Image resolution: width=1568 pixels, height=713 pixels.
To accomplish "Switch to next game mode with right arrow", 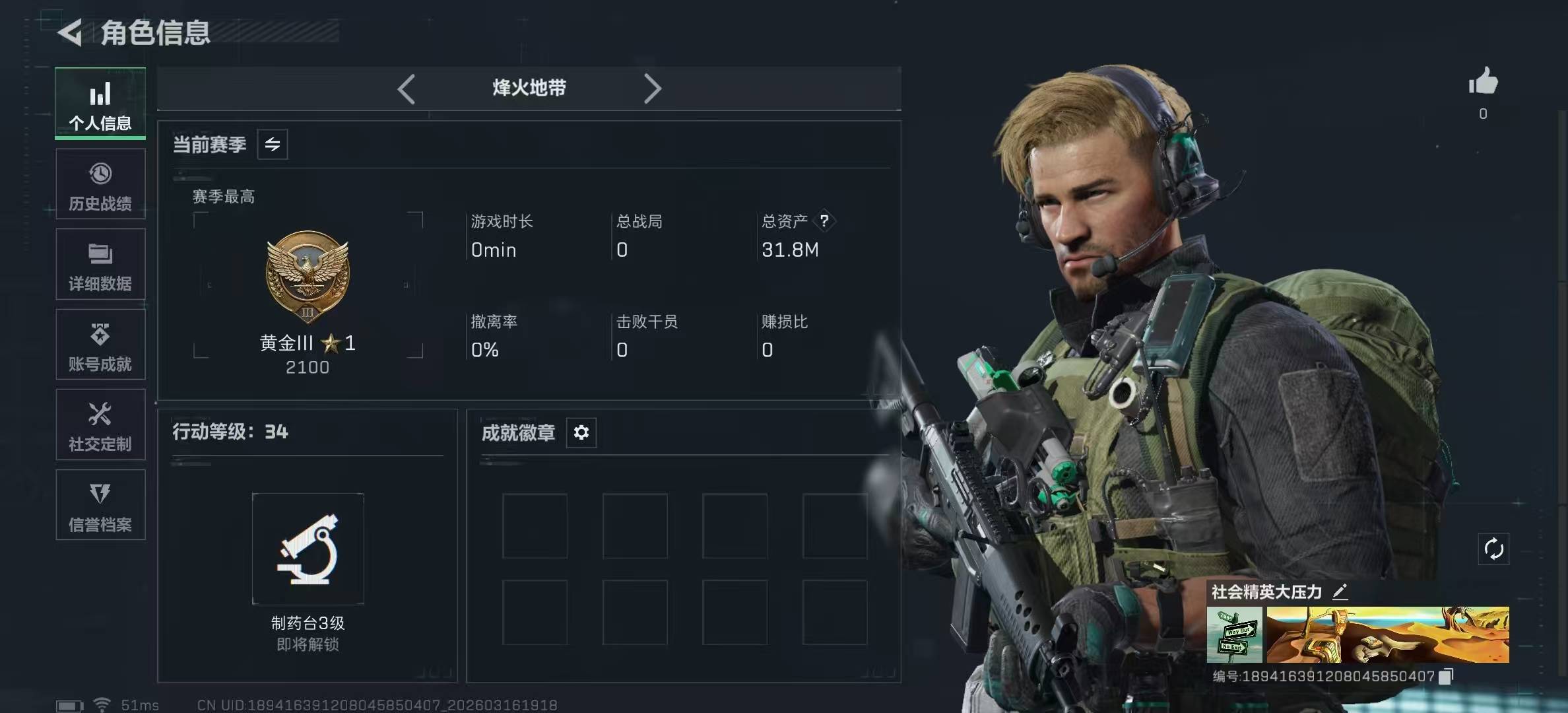I will (652, 88).
